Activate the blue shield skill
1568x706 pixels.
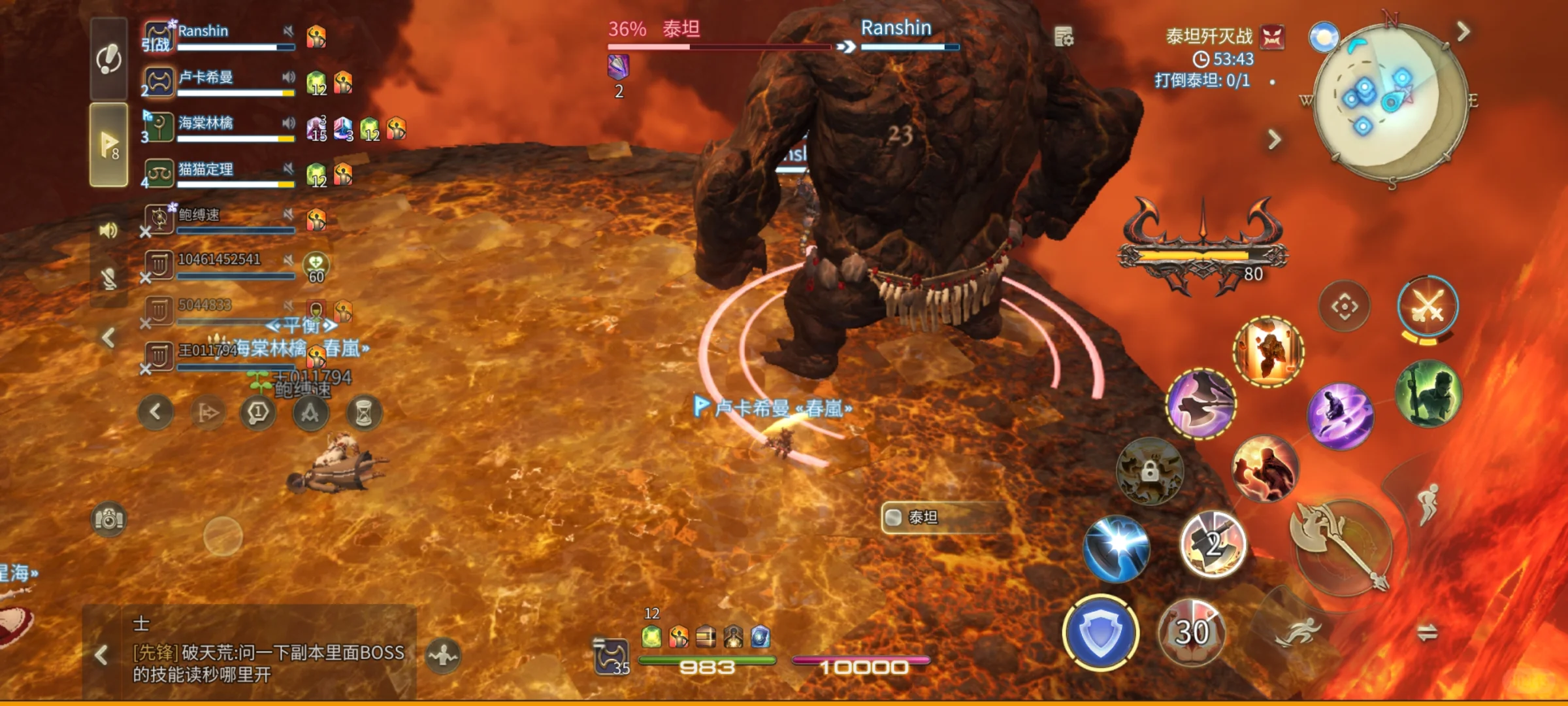point(1100,633)
